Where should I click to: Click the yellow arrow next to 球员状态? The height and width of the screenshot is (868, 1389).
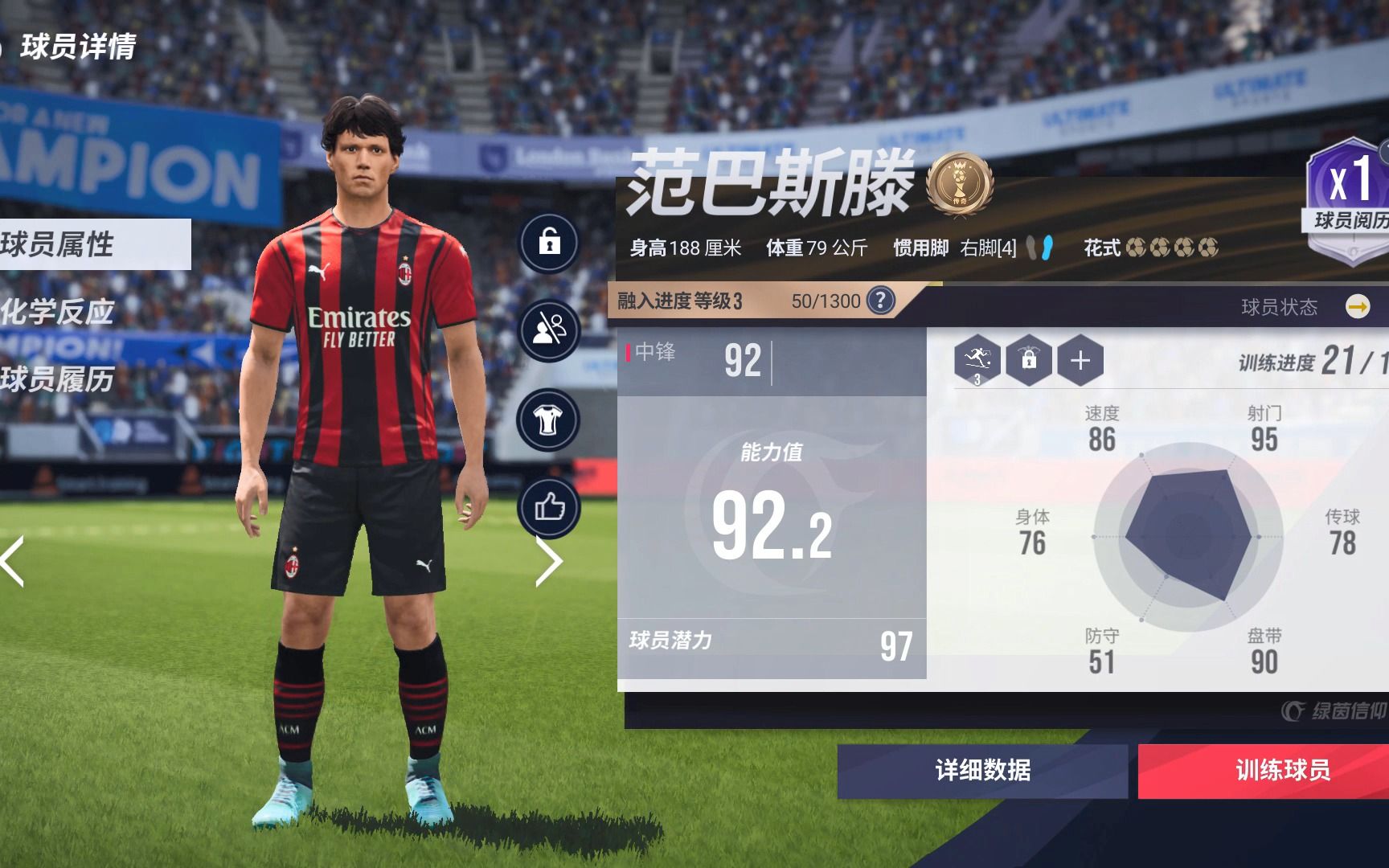click(x=1357, y=306)
